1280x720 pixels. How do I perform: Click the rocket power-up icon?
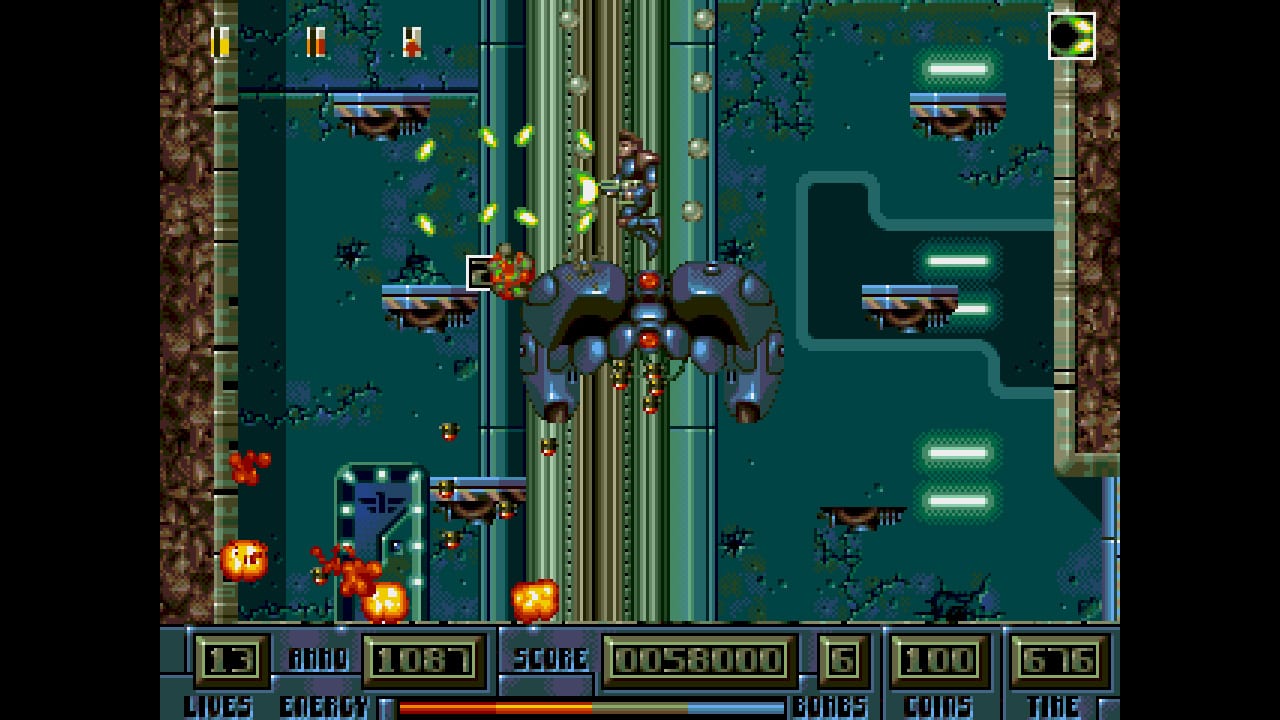410,40
